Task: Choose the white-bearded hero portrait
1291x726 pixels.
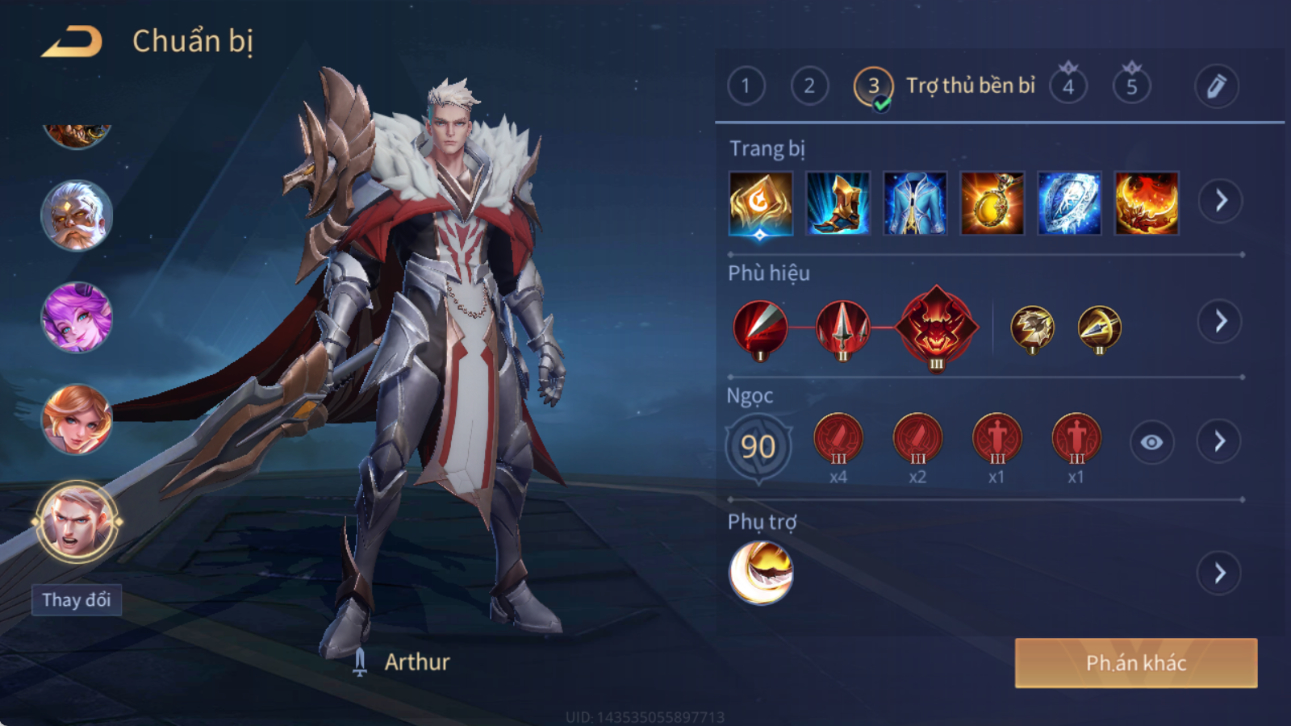Action: click(x=76, y=215)
